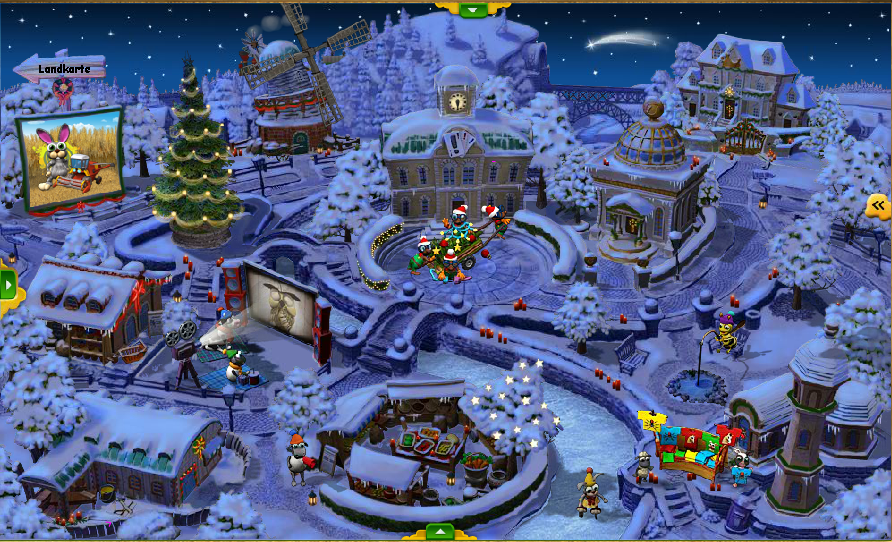Expand the green down-arrow tab at top
Viewport: 892px width, 542px height.
[474, 9]
